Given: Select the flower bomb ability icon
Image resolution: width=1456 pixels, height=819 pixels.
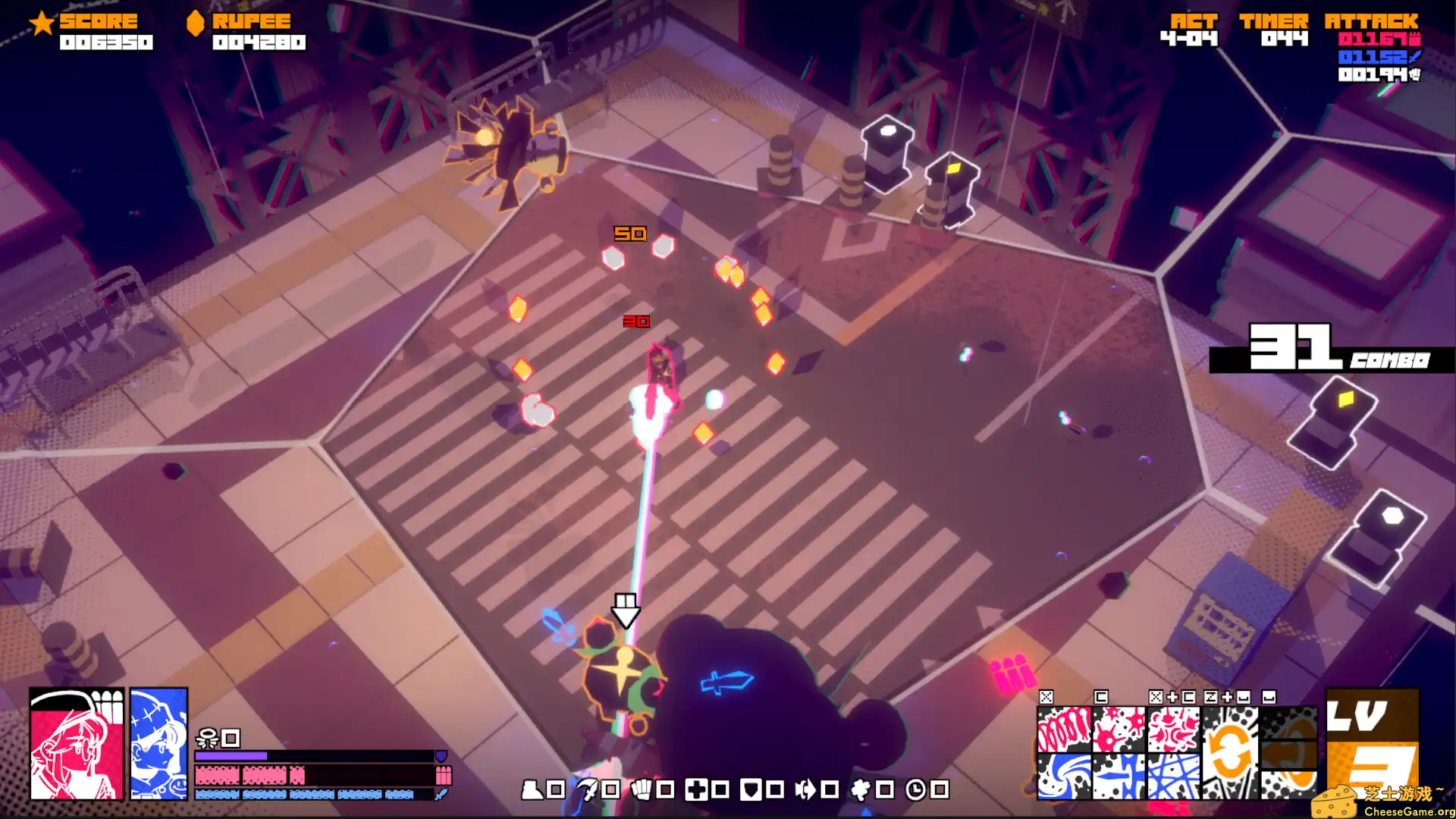Looking at the screenshot, I should coord(861,790).
